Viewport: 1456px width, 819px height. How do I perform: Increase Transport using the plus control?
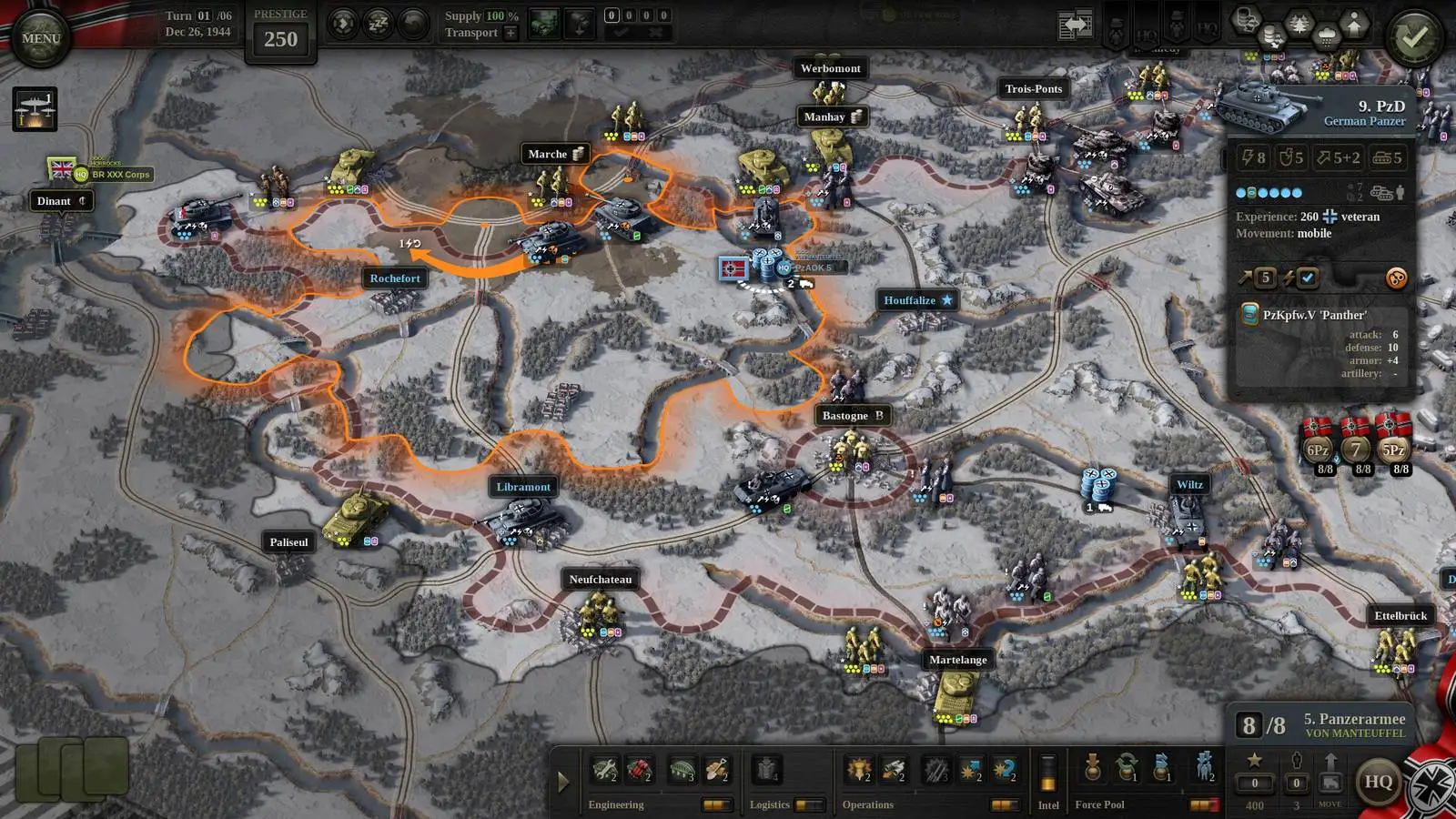[x=511, y=32]
